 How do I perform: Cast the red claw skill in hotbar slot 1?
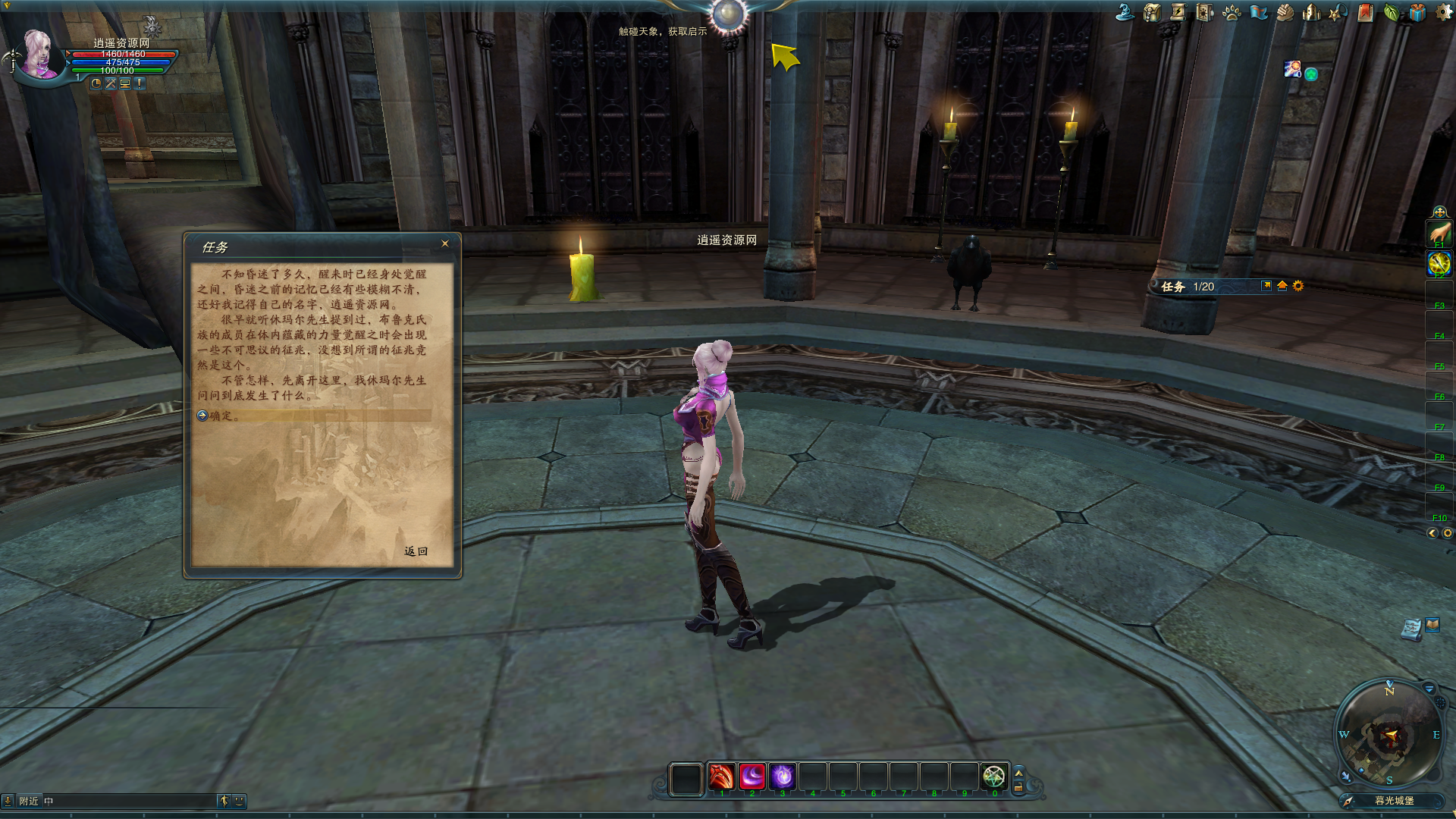[x=720, y=775]
